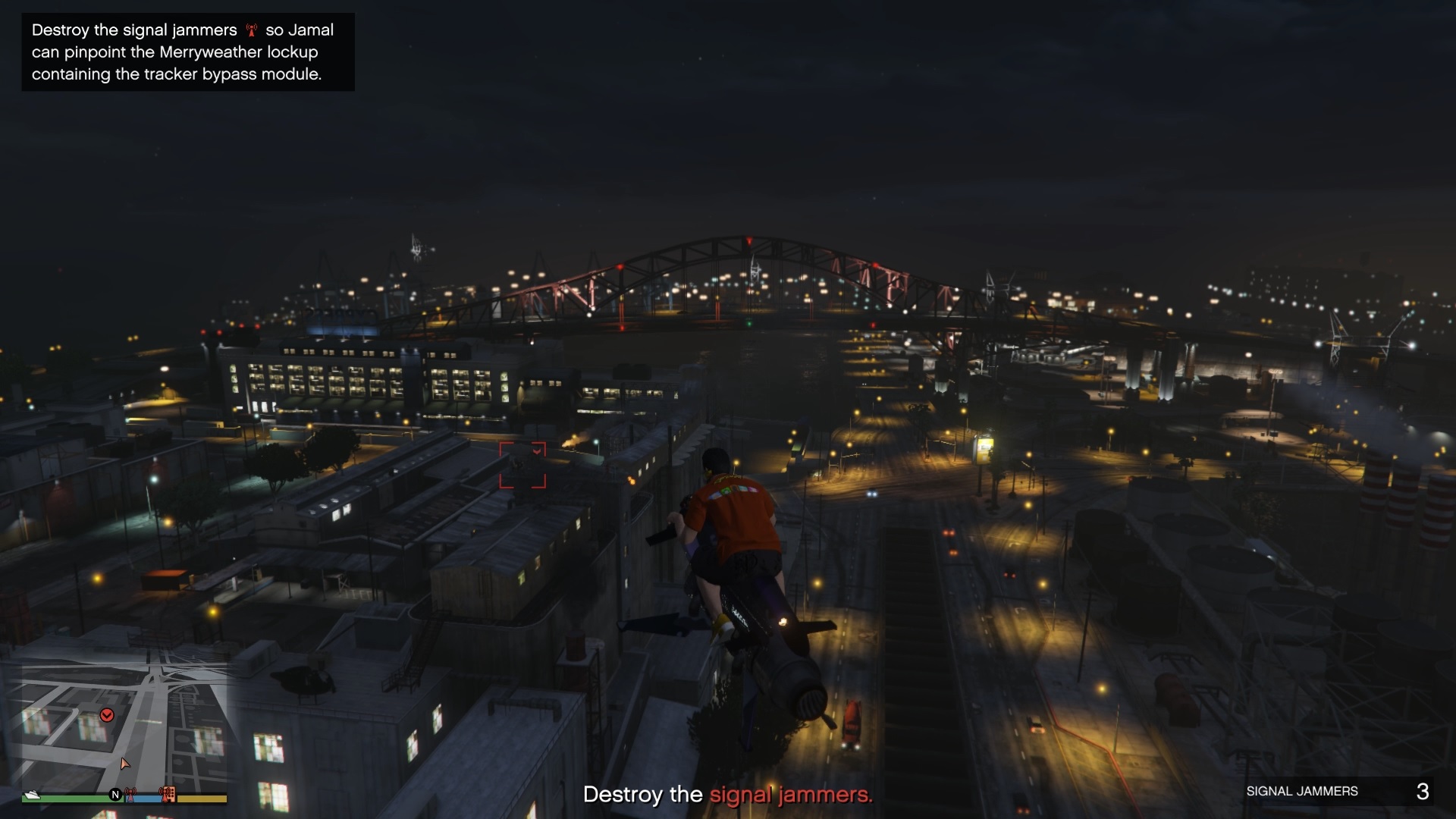Select the boat icon on the health bar

click(x=32, y=795)
